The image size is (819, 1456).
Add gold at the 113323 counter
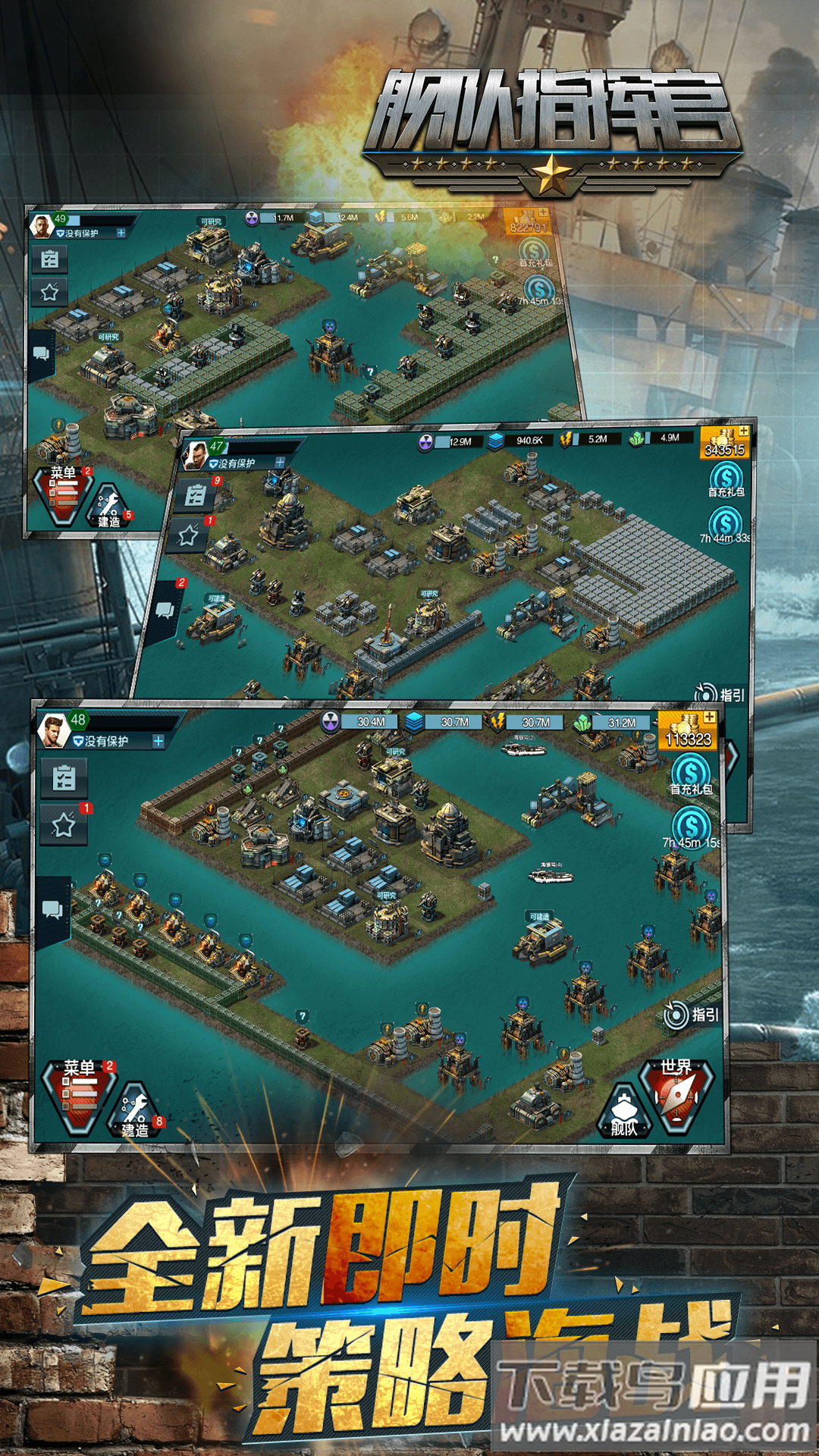[709, 717]
